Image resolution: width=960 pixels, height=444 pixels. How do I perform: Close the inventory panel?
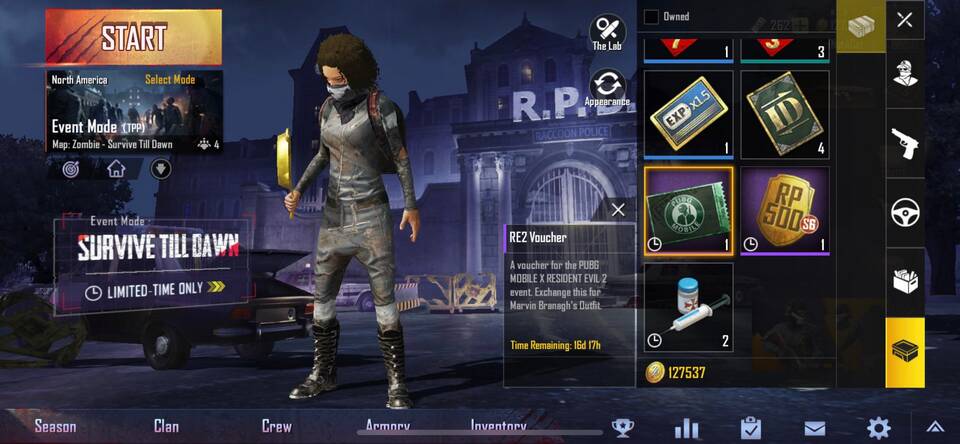point(904,20)
